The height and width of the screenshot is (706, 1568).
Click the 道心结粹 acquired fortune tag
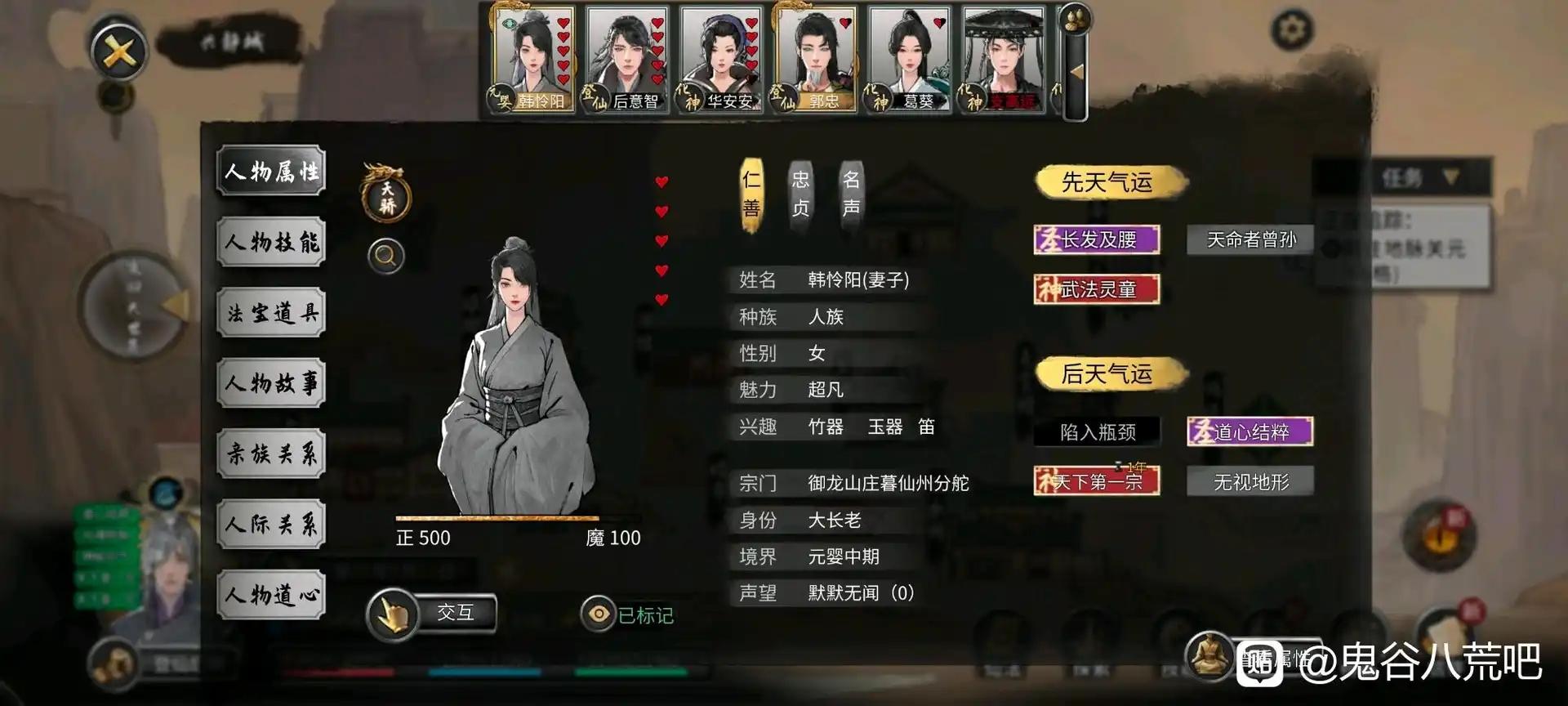coord(1248,431)
